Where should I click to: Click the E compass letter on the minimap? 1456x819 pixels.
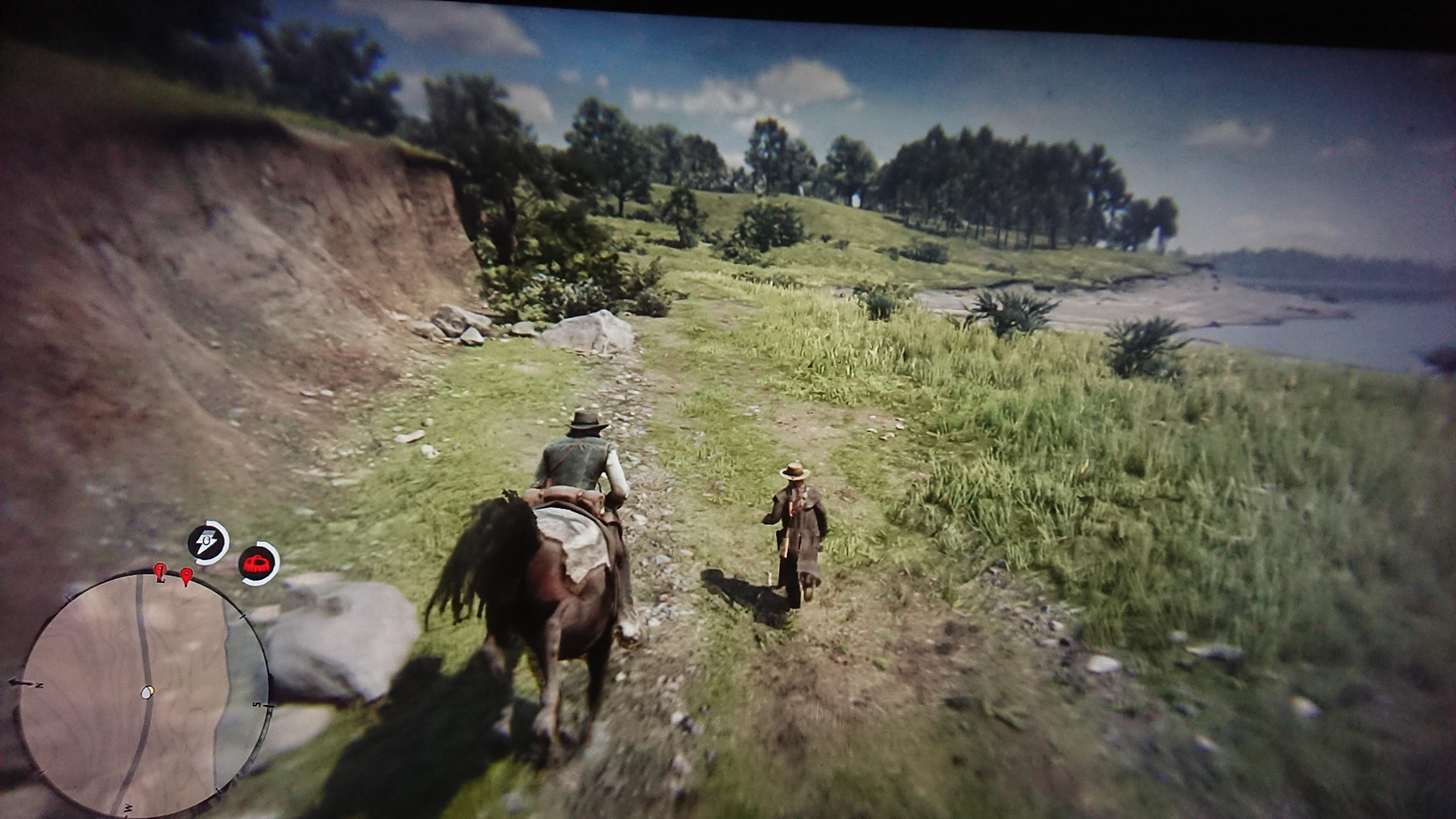(162, 580)
